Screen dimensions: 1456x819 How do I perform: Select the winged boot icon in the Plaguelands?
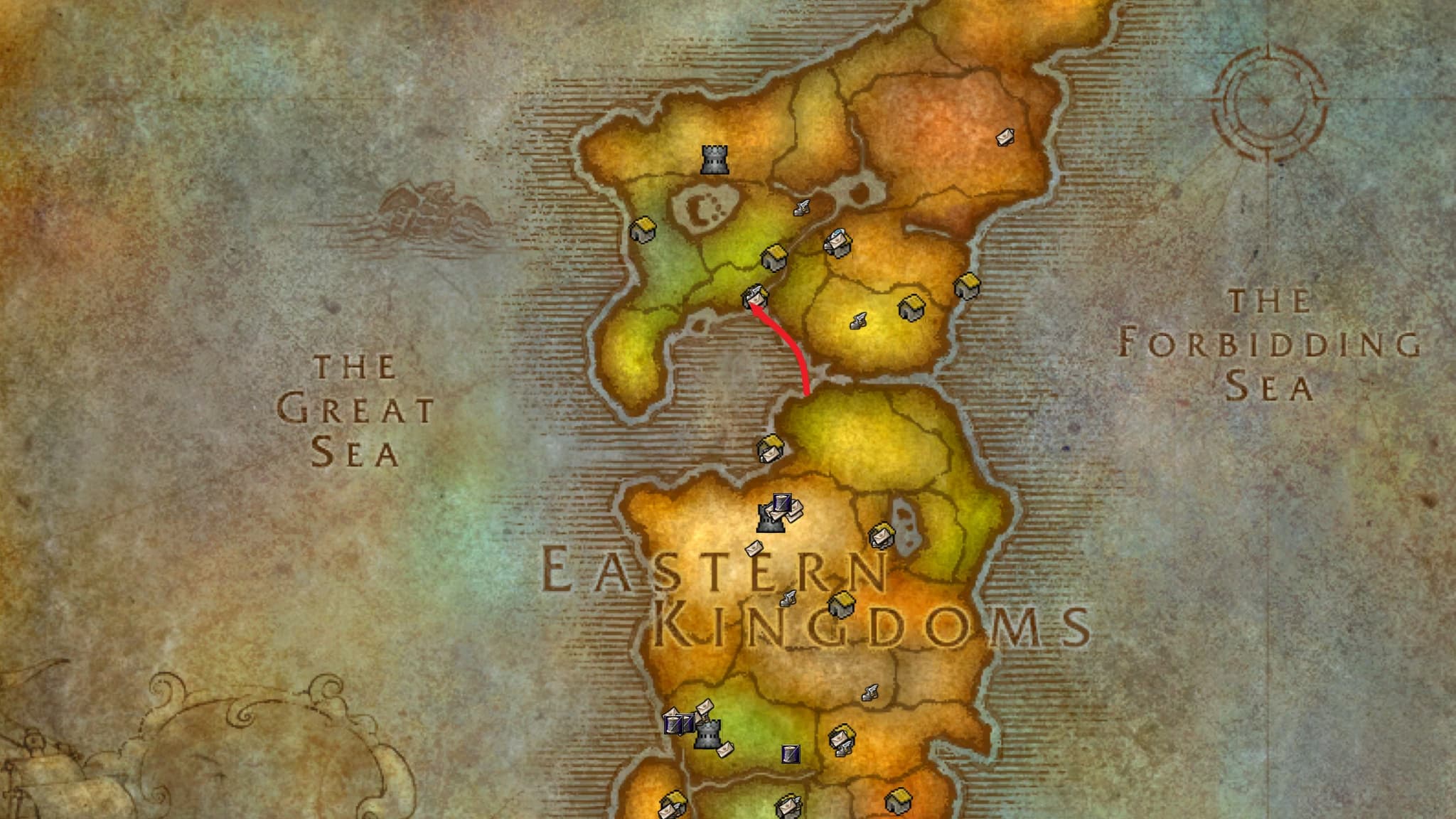pyautogui.click(x=860, y=321)
